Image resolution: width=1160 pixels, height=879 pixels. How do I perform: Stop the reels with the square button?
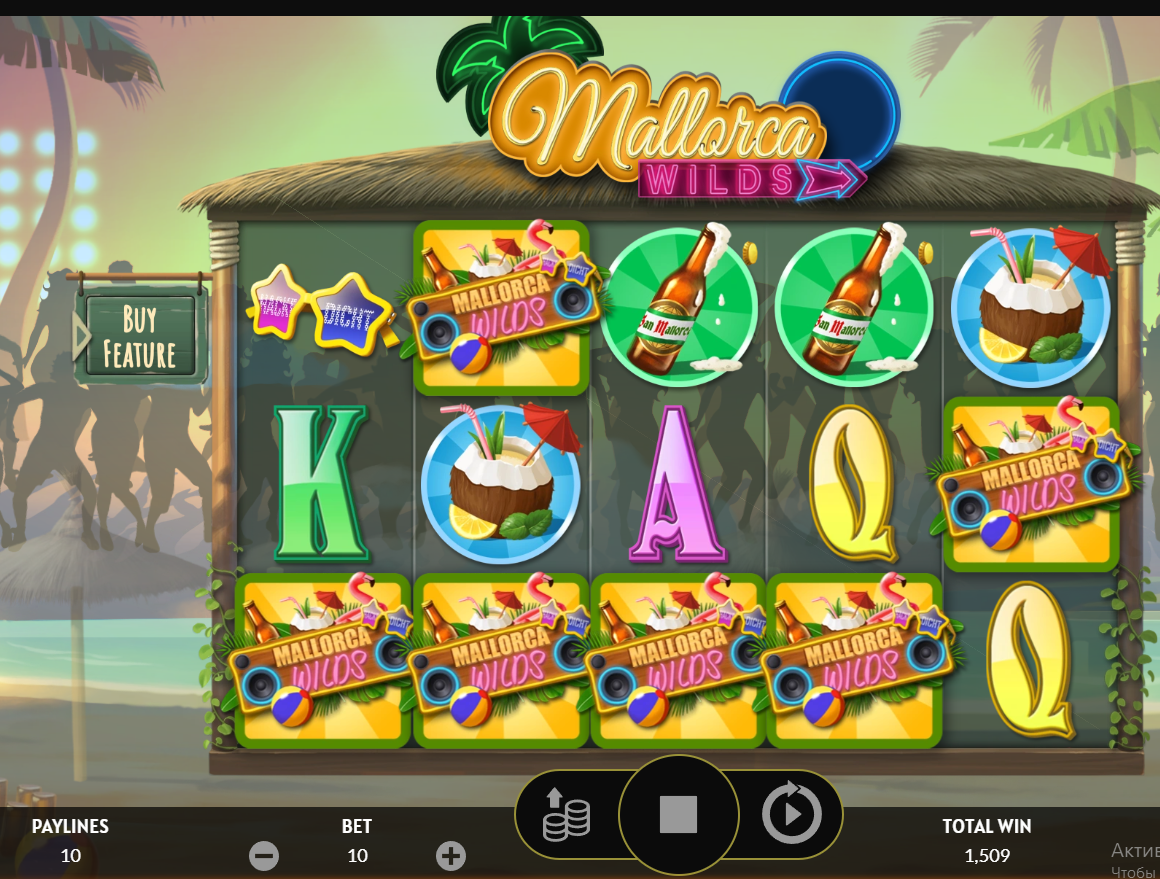pyautogui.click(x=678, y=815)
